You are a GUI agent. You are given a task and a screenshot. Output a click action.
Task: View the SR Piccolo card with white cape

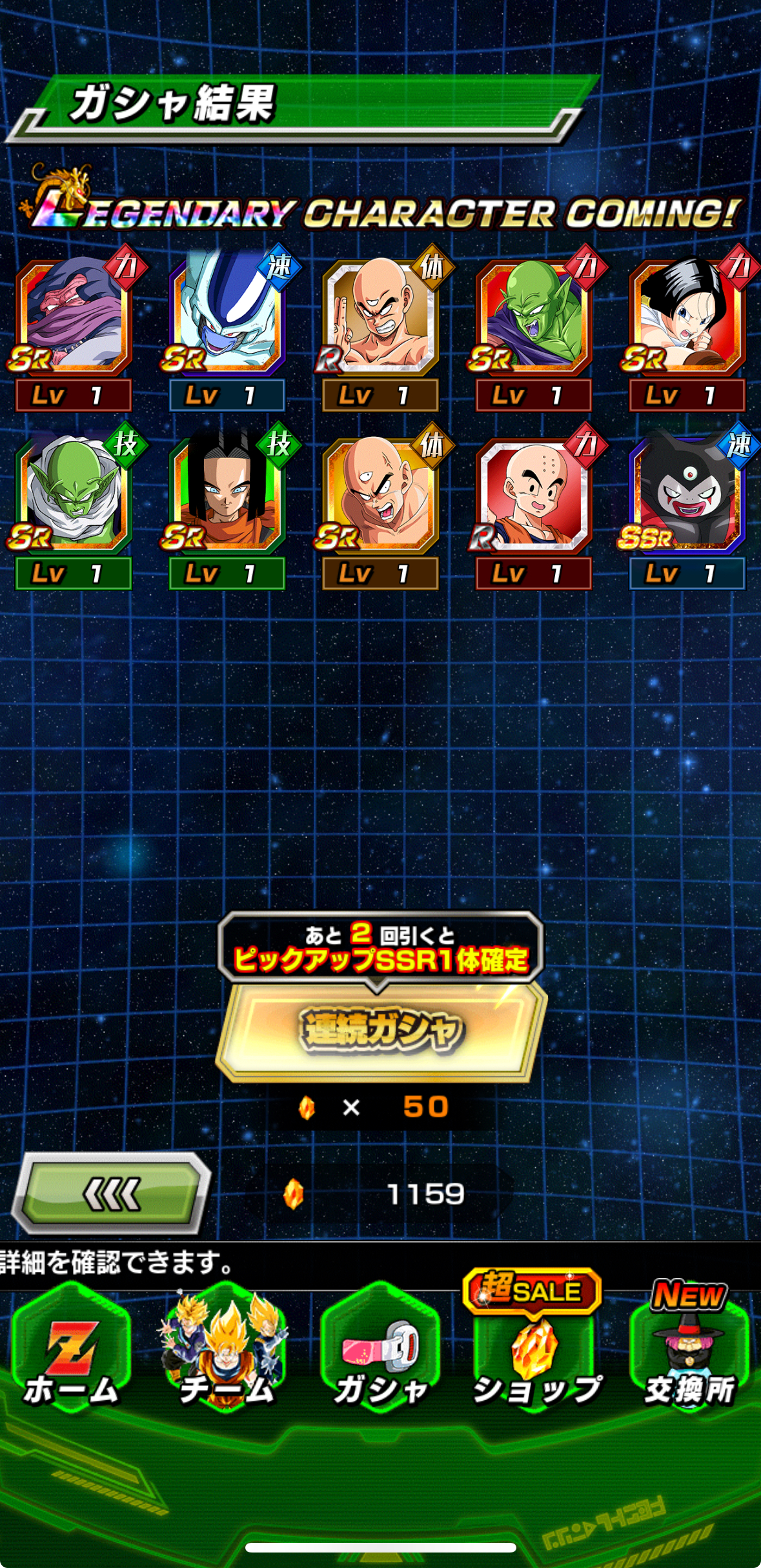click(74, 495)
